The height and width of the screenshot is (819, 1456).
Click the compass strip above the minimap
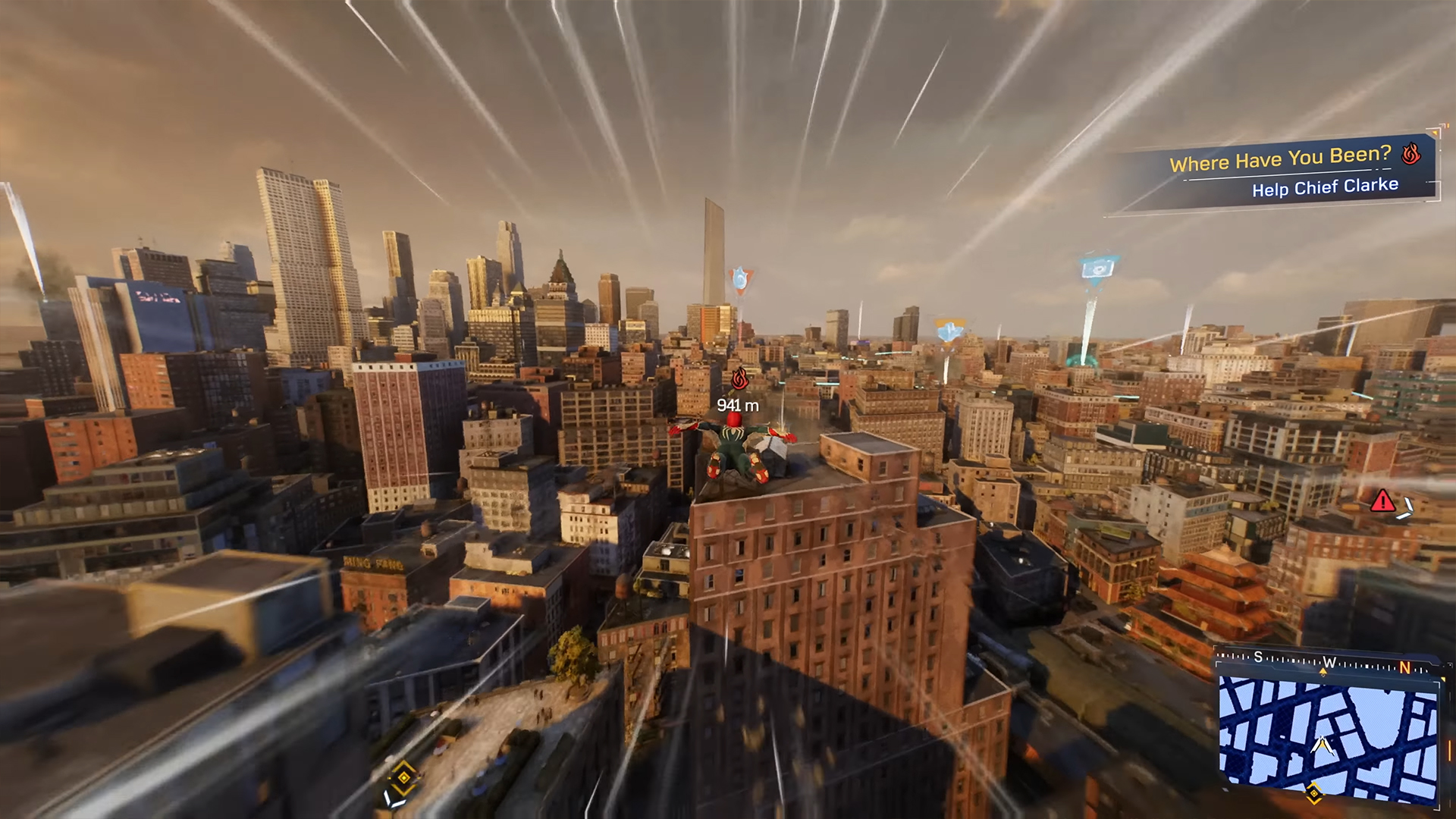click(x=1326, y=661)
